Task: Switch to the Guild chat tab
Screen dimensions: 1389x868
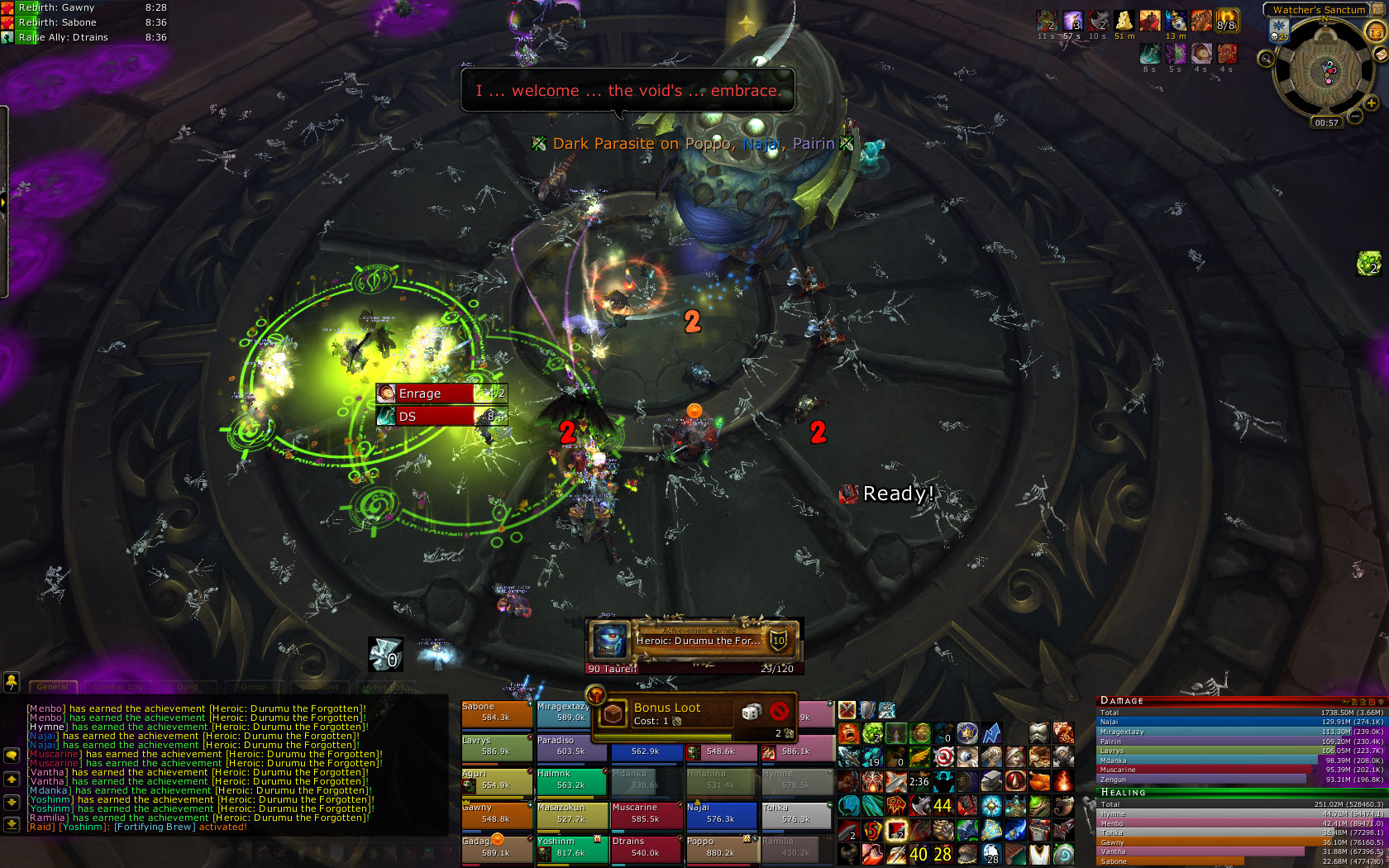Action: [188, 687]
